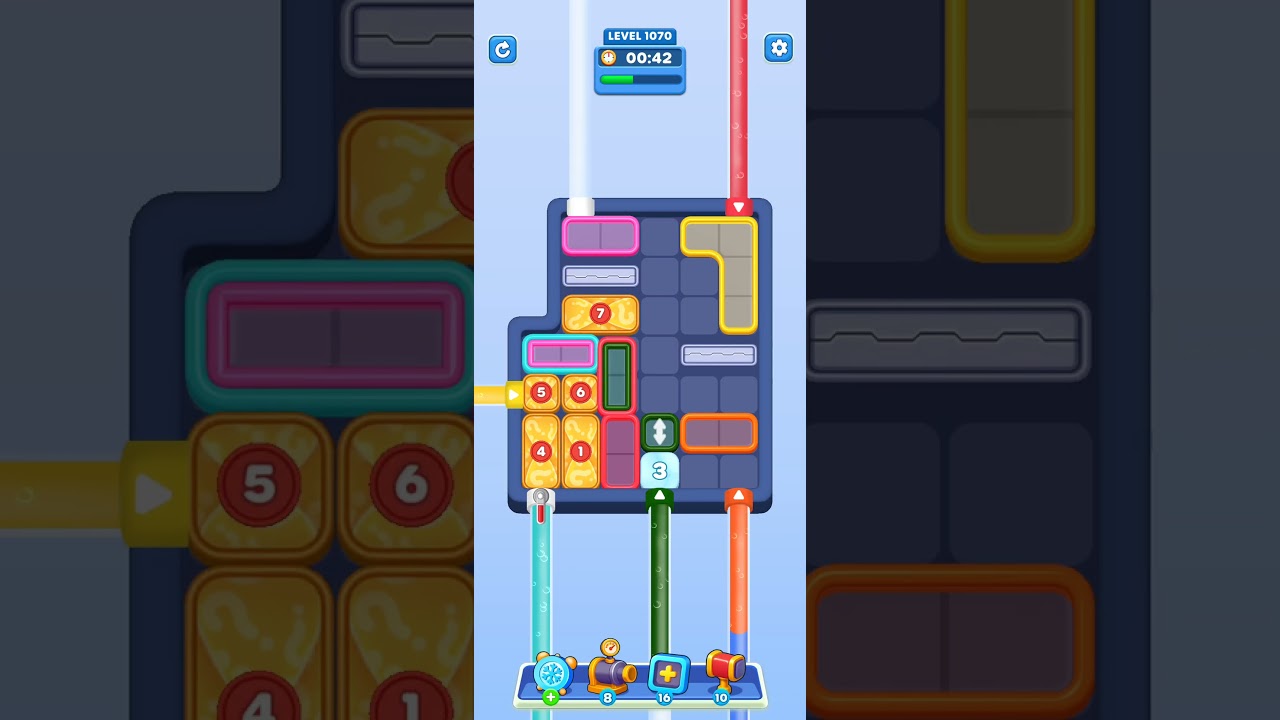Image resolution: width=1280 pixels, height=720 pixels.
Task: Tap the restart level icon
Action: tap(503, 49)
